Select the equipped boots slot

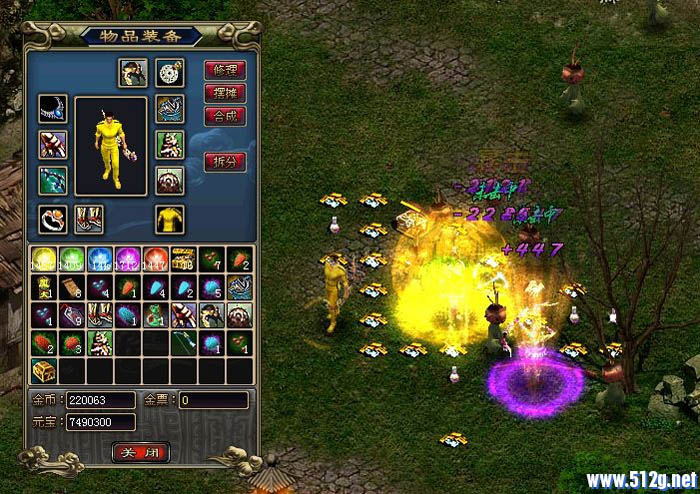point(89,218)
